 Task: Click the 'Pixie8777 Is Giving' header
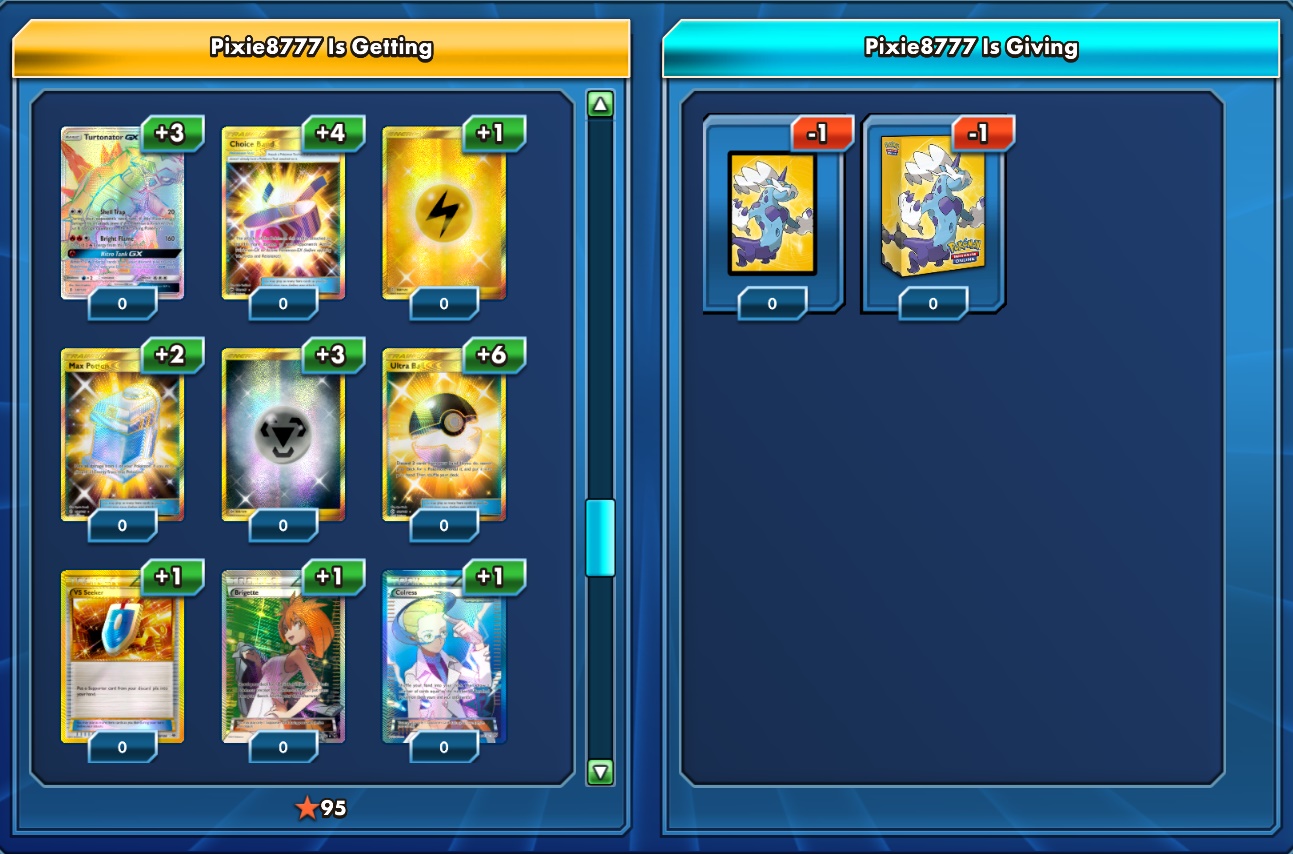coord(970,45)
